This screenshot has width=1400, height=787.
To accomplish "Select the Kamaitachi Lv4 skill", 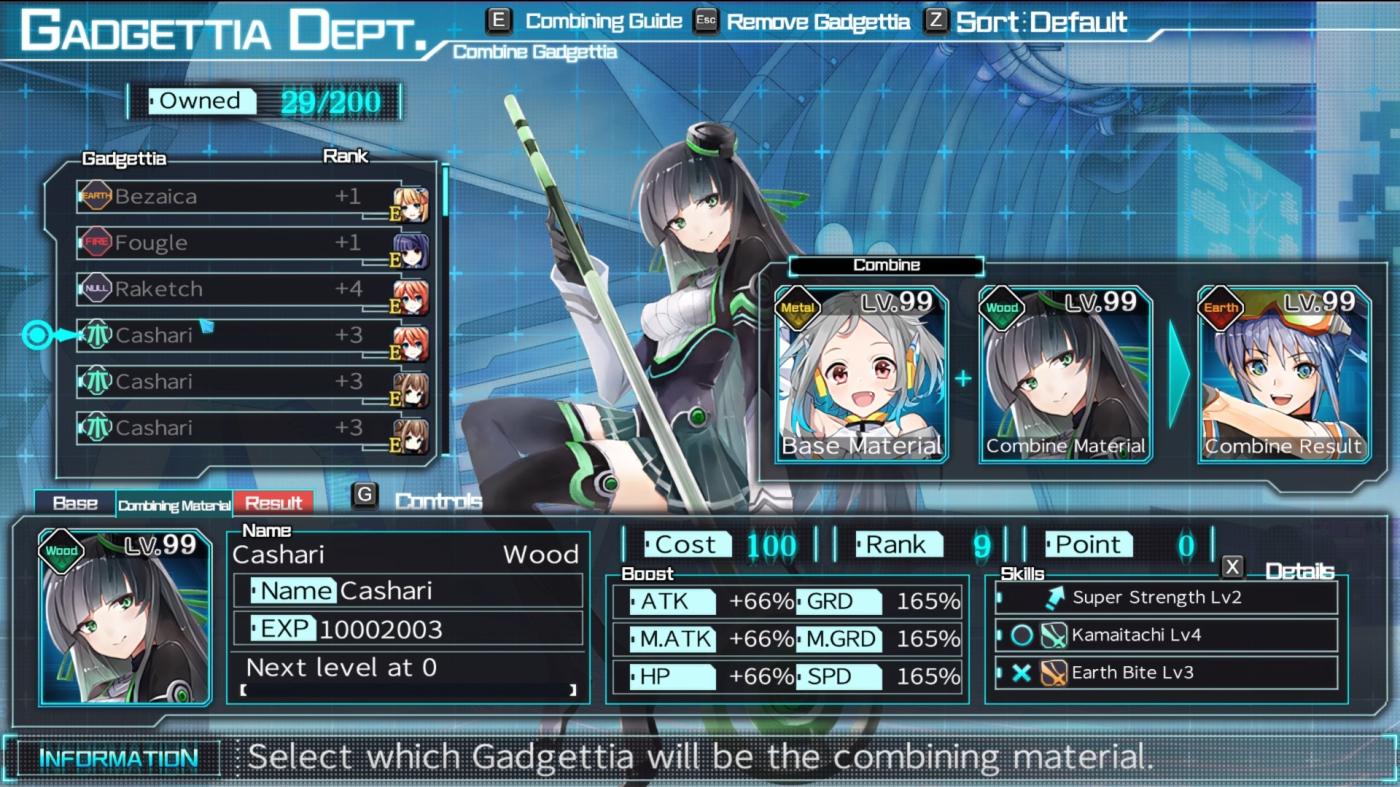I will (x=1166, y=635).
